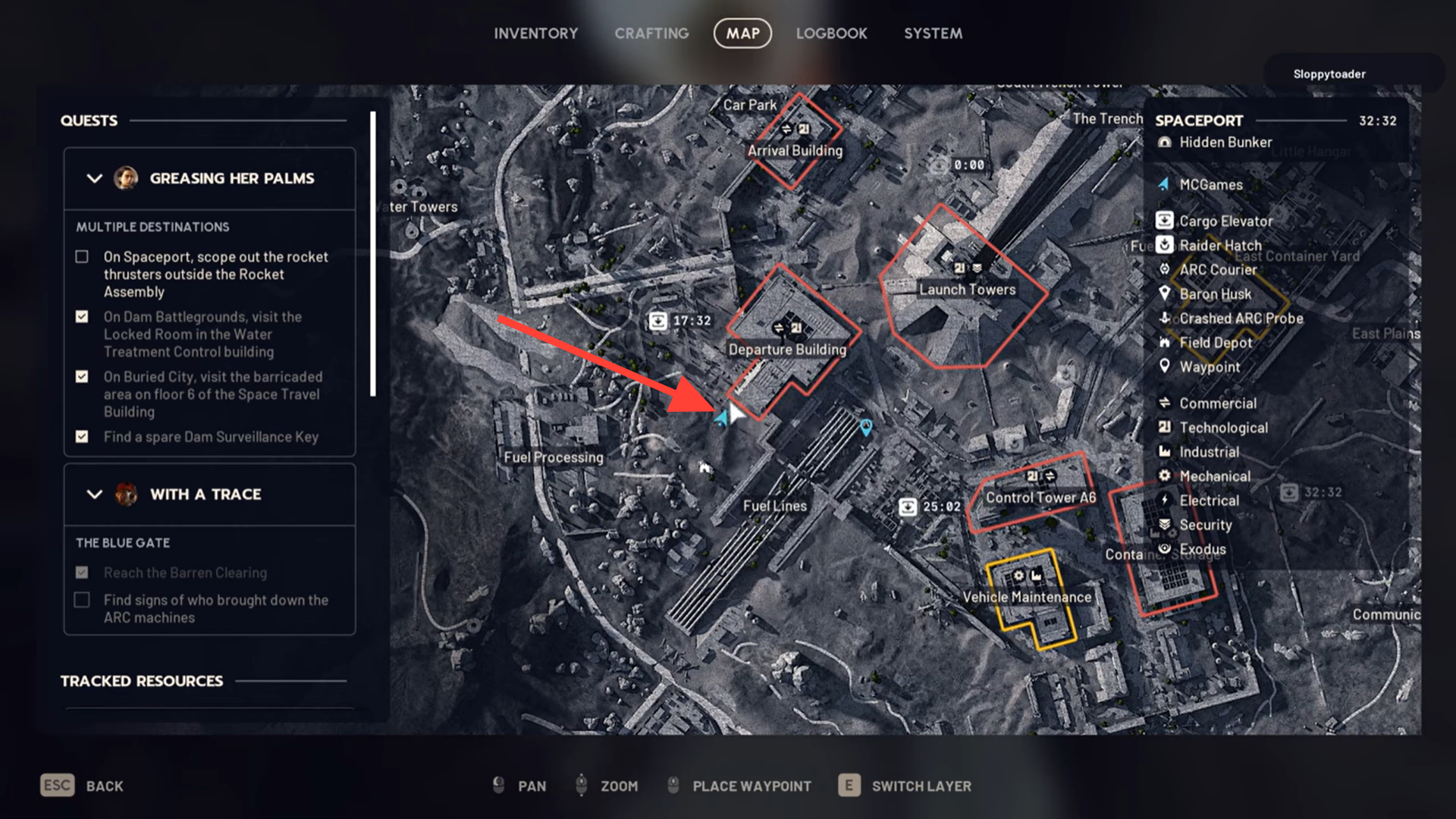Click the Cargo Elevator icon in the legend
Viewport: 1456px width, 819px height.
coord(1165,221)
